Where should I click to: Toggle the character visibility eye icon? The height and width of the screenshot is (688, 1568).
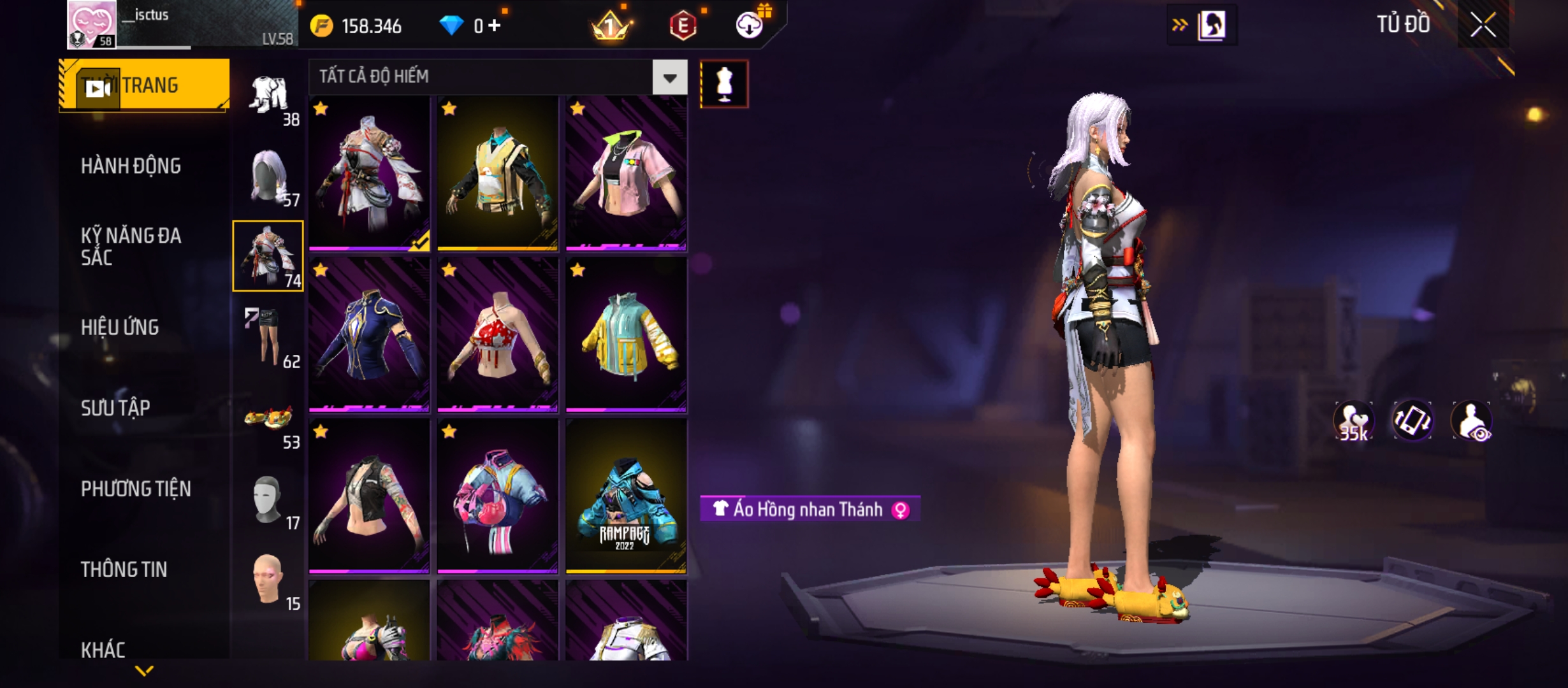[1471, 421]
